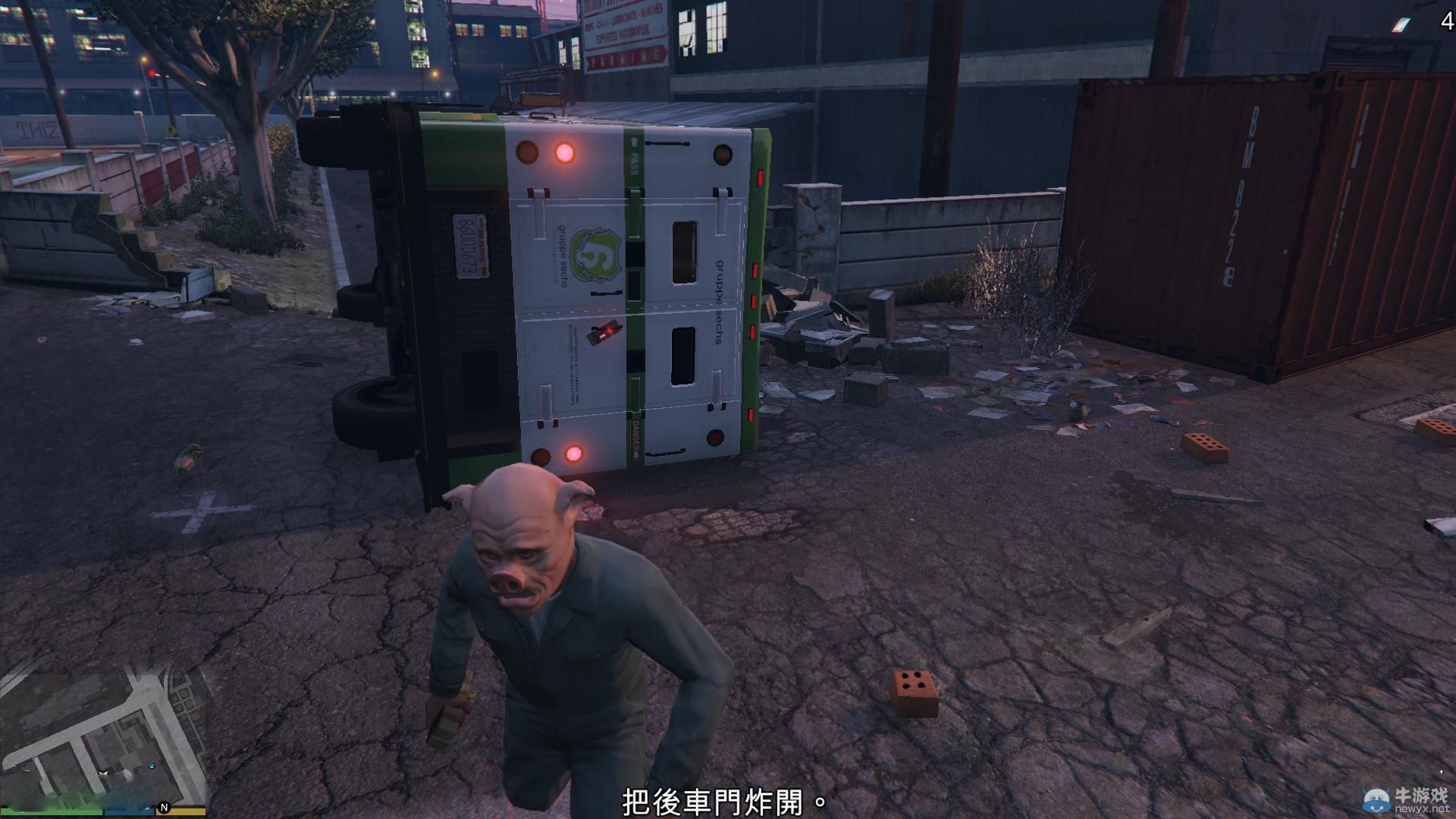Click the N compass marker on the minimap
Screen dimensions: 1456x819
[x=165, y=808]
